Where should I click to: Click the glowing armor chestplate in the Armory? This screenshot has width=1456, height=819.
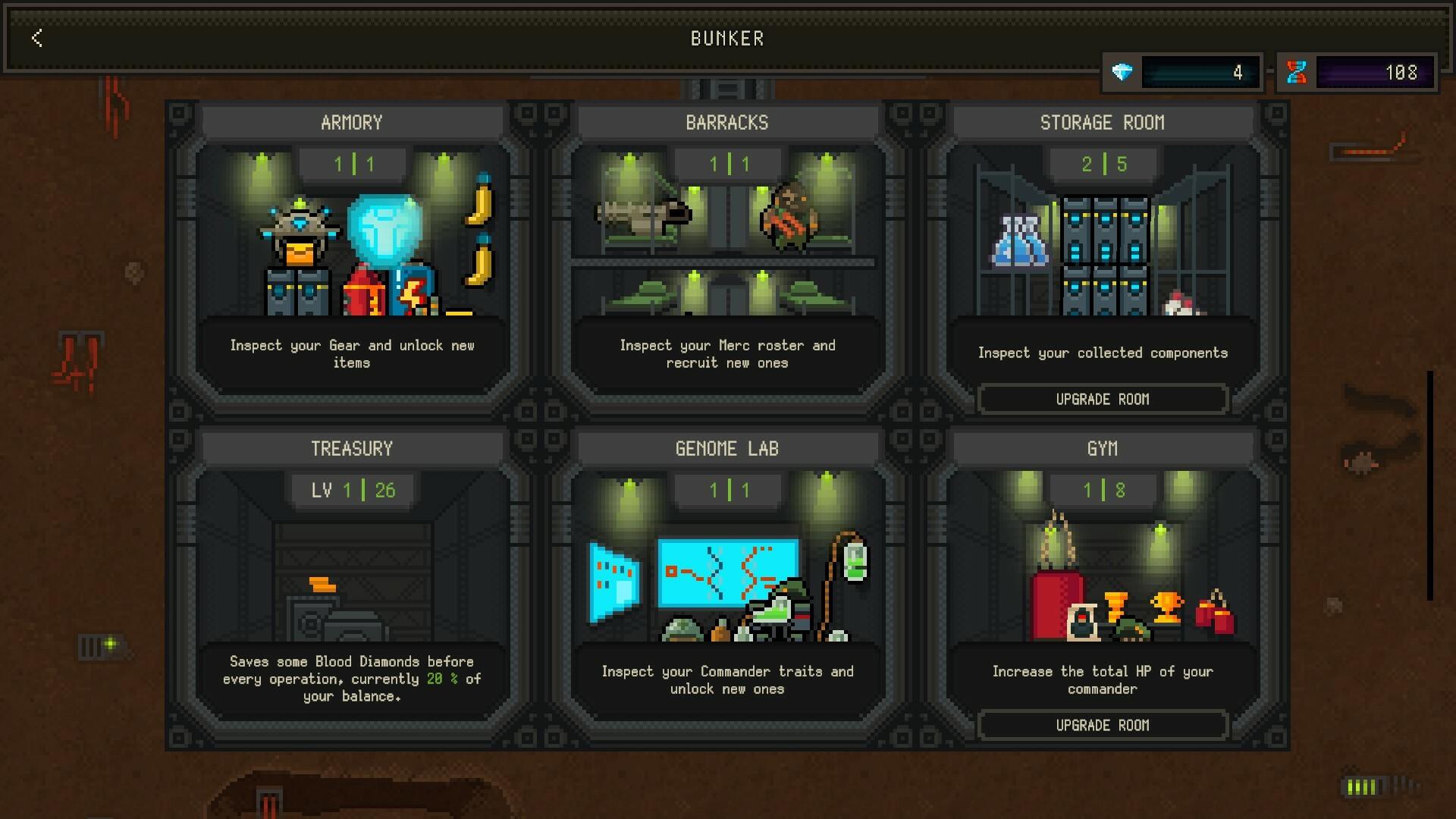point(384,227)
